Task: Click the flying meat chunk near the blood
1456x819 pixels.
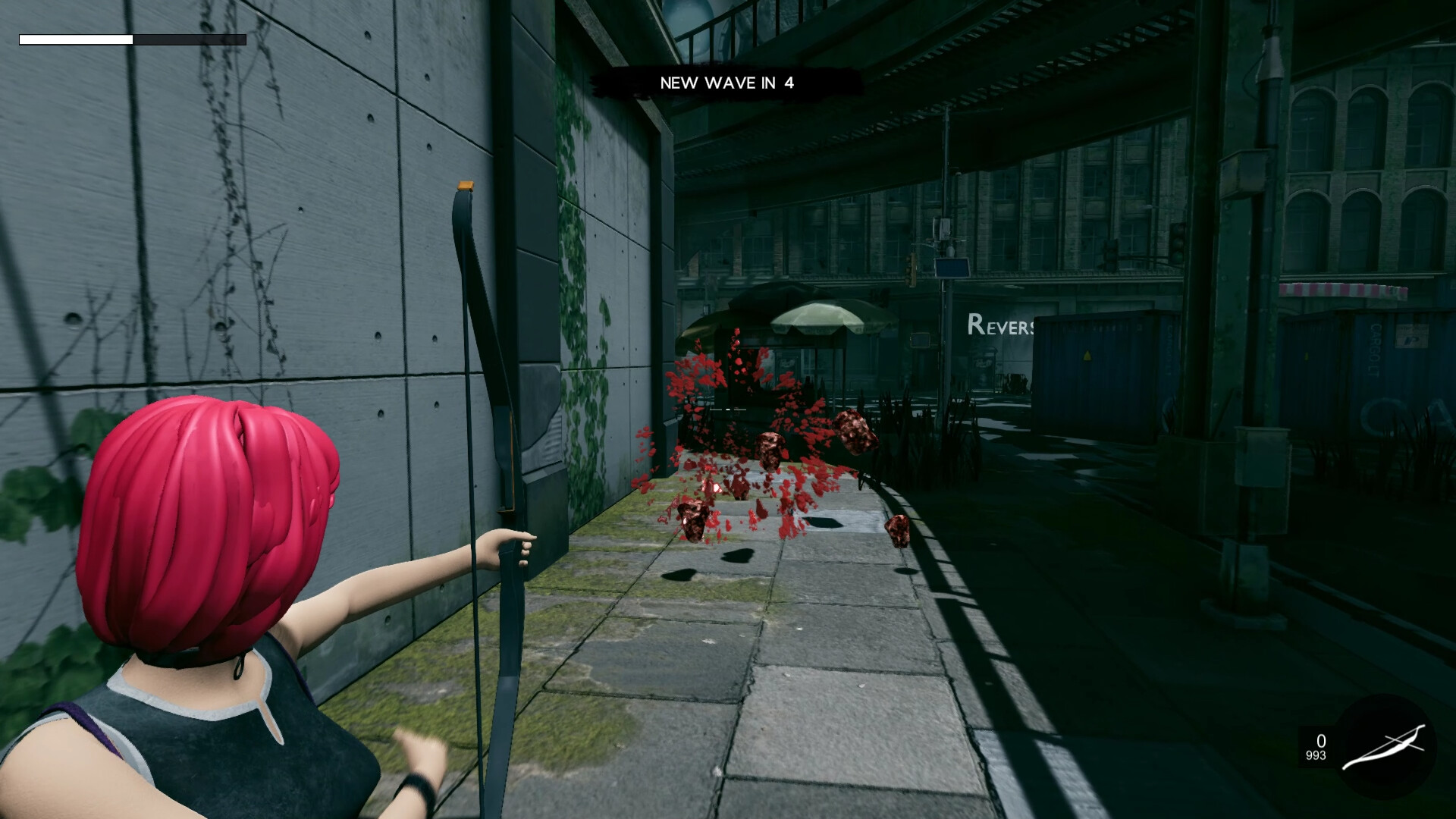Action: pyautogui.click(x=855, y=429)
